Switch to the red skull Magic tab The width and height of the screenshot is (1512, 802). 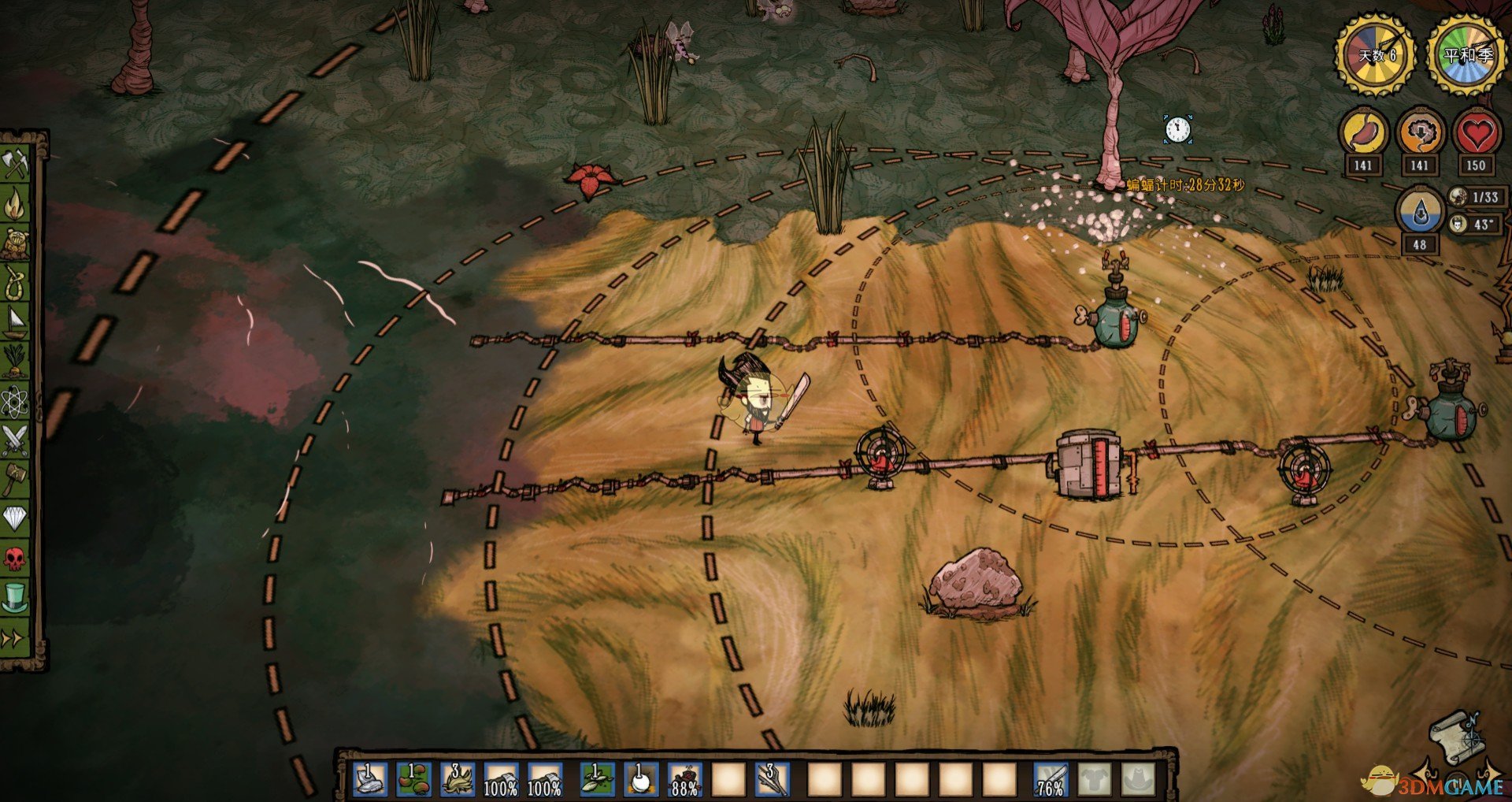coord(15,558)
